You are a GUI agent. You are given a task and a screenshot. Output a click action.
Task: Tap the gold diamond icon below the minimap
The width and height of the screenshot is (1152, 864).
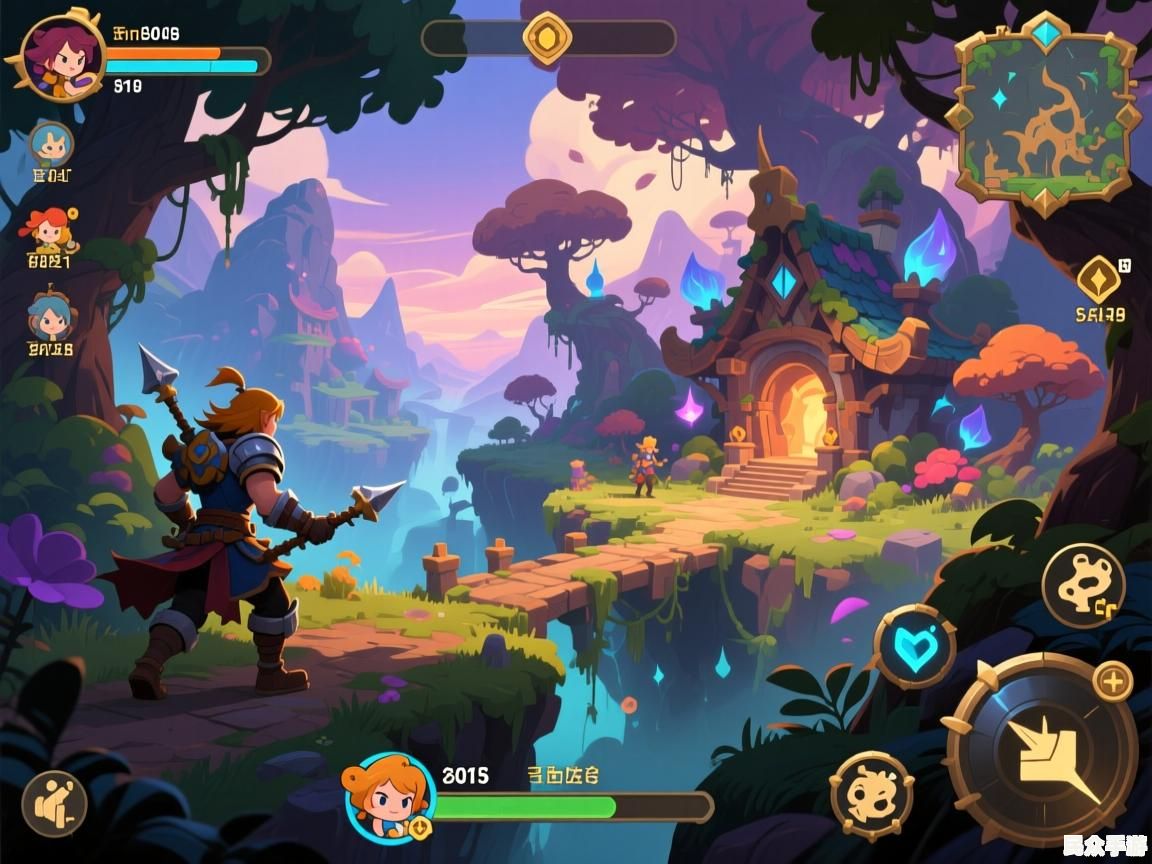1097,279
